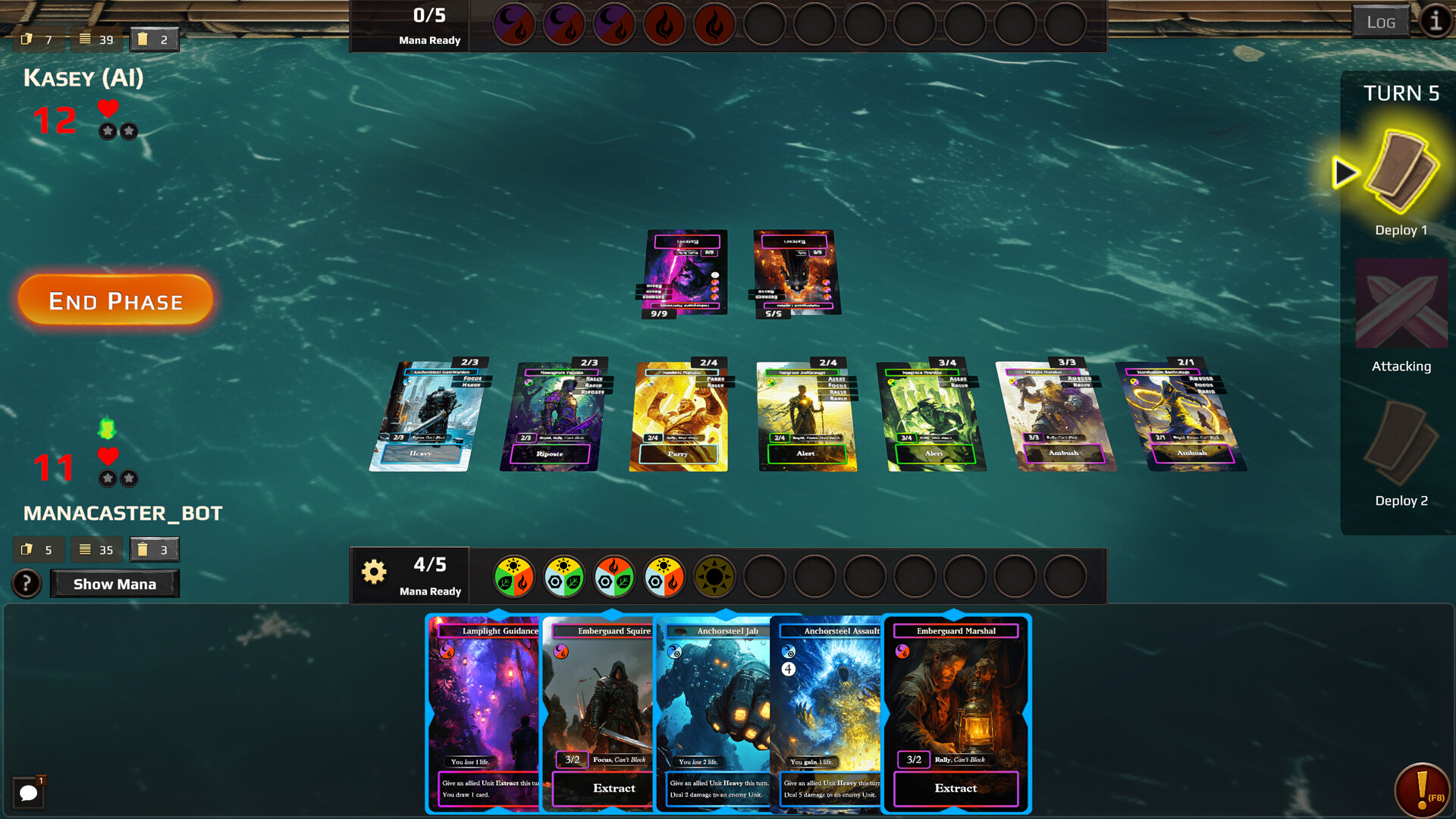Toggle the red flame mana orb
The height and width of the screenshot is (819, 1456).
point(664,24)
